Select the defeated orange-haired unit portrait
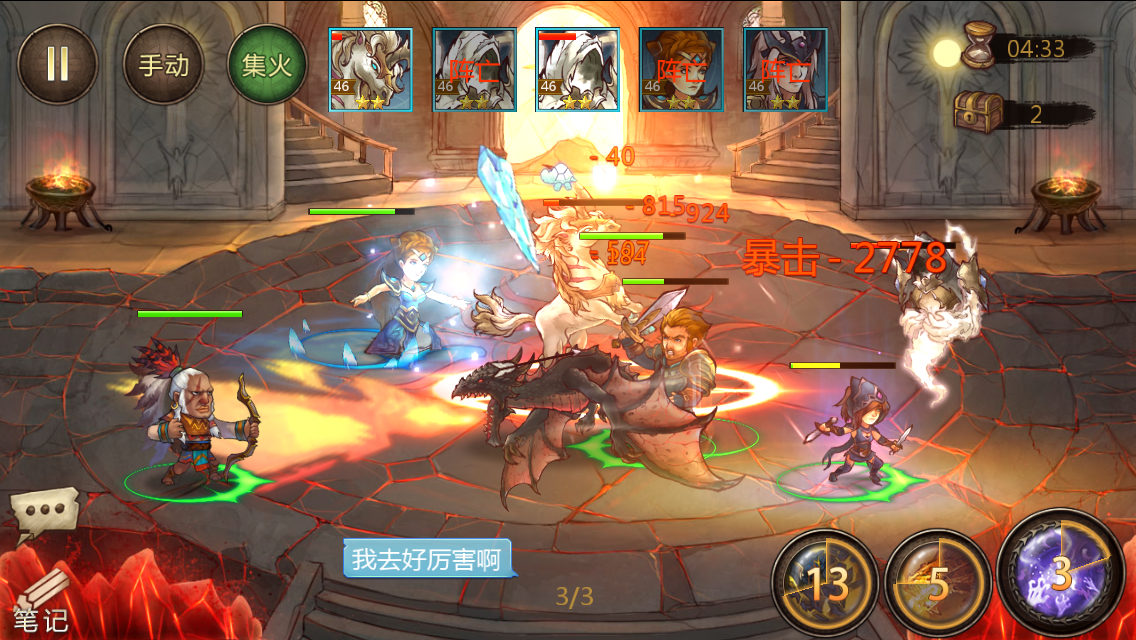This screenshot has width=1136, height=640. pyautogui.click(x=680, y=69)
